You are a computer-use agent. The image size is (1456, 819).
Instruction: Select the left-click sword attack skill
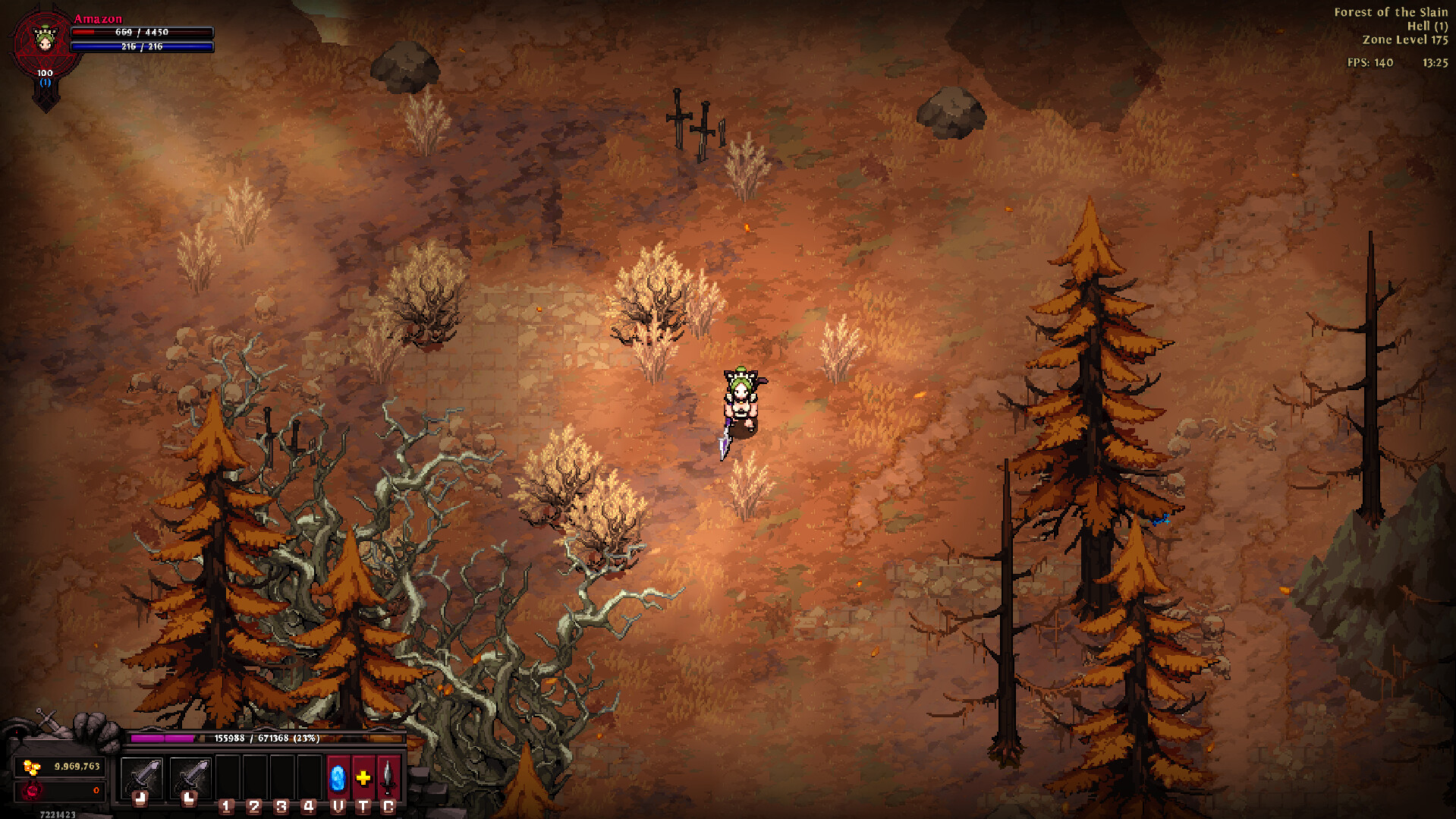[142, 777]
